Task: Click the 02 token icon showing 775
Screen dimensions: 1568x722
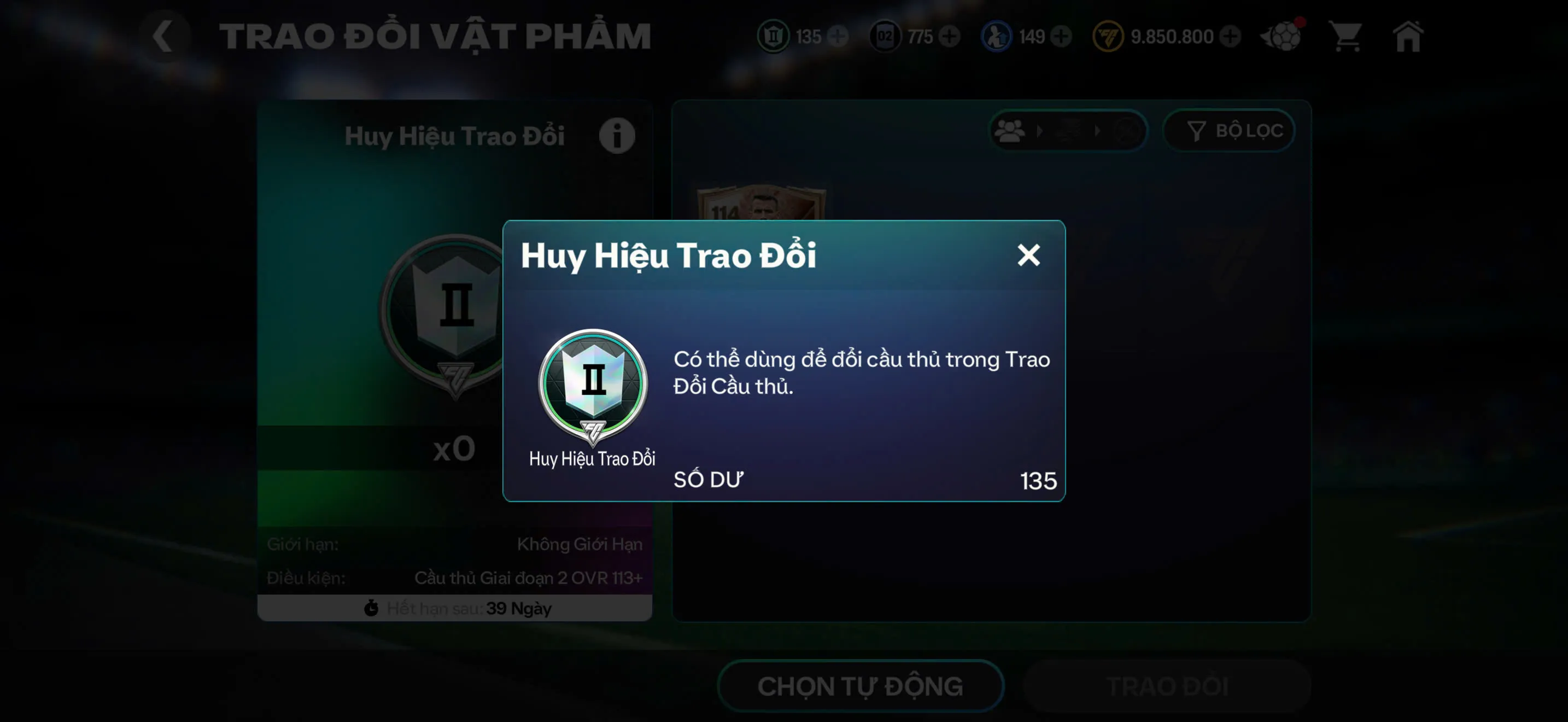Action: 885,36
